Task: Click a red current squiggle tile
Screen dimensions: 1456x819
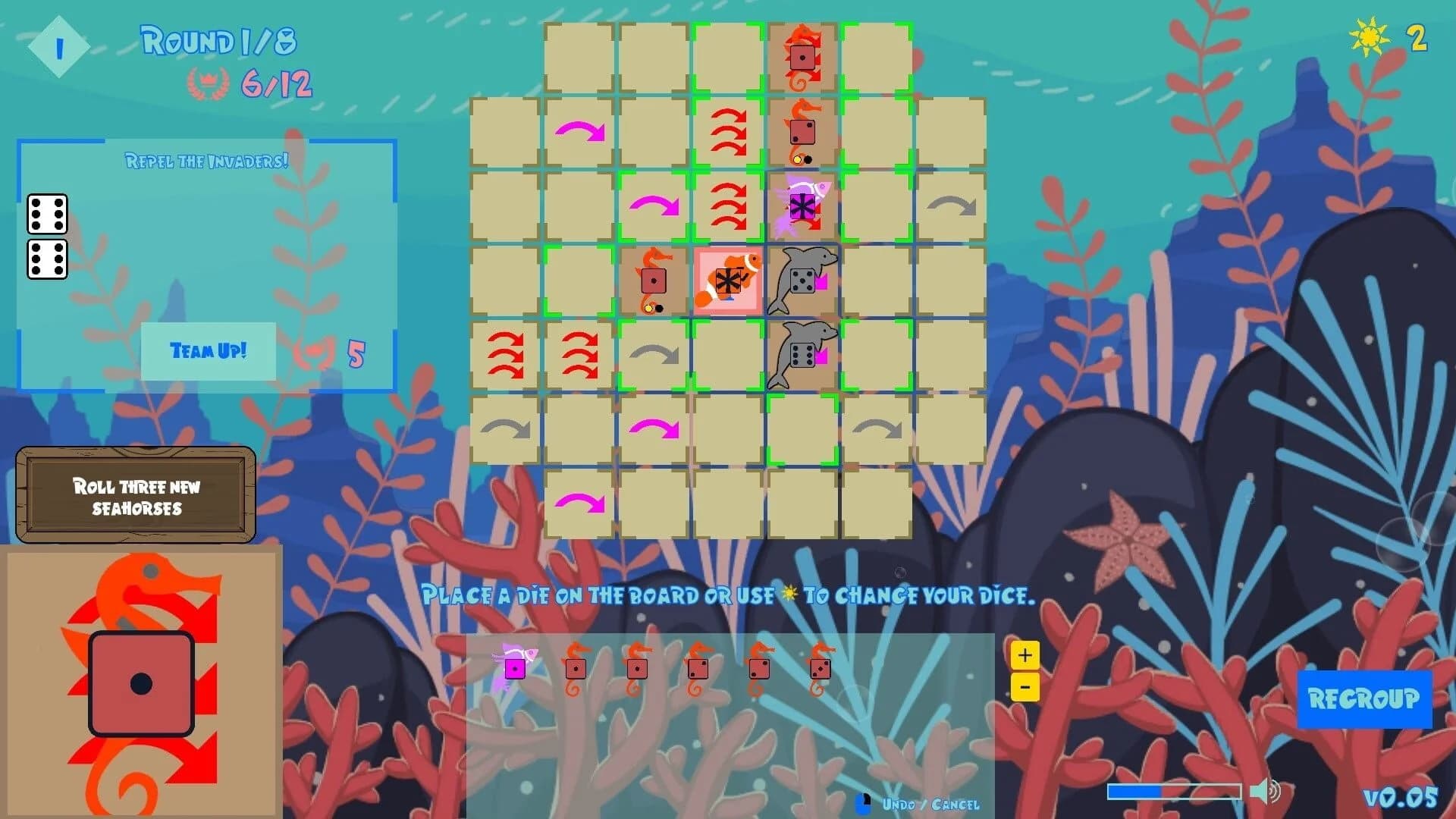Action: 727,130
